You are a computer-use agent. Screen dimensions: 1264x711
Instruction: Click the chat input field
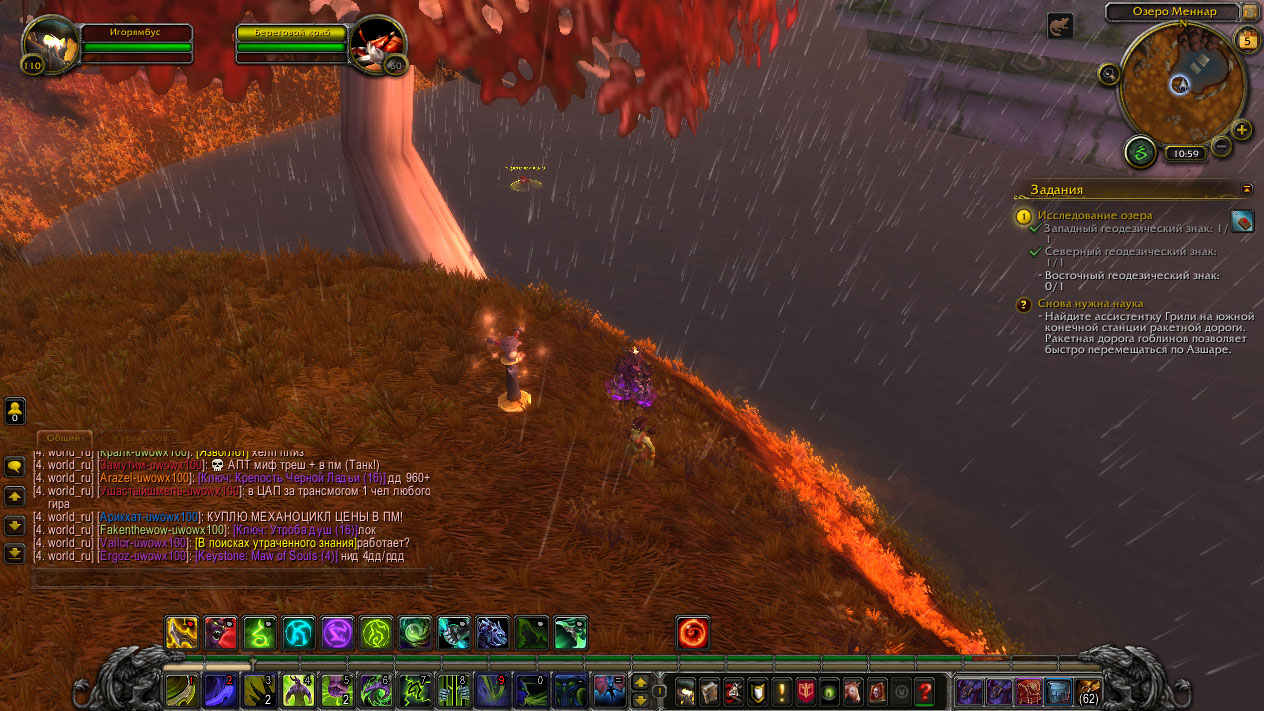(x=232, y=578)
